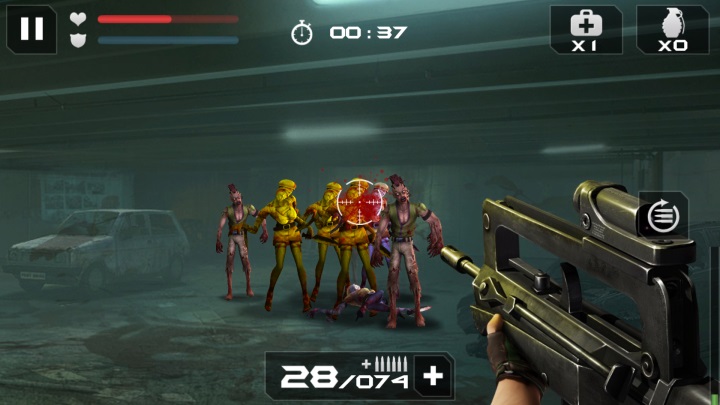The width and height of the screenshot is (720, 405).
Task: Tap the weapon switch button
Action: point(661,217)
